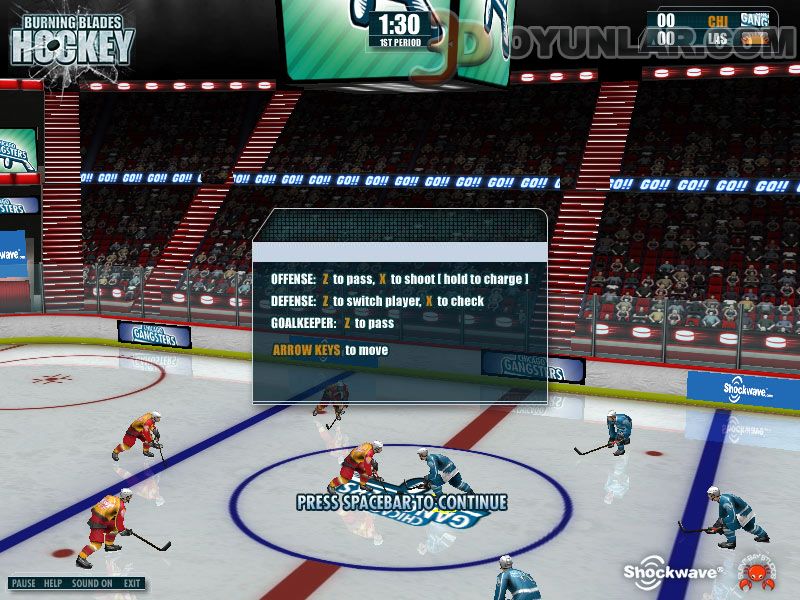Click the Shockwave logo link

click(x=660, y=571)
